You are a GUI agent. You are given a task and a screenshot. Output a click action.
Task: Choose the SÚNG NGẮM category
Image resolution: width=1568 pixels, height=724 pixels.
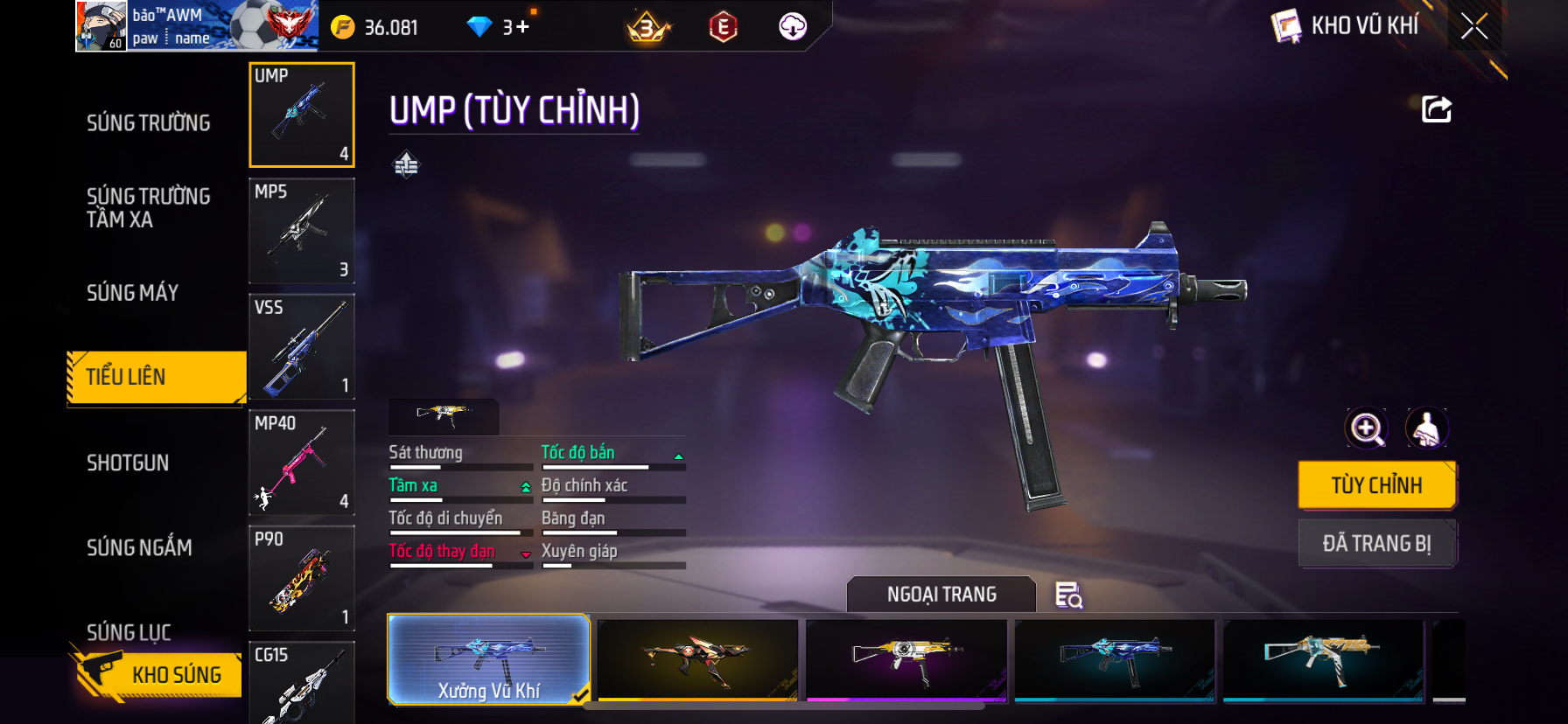pos(139,548)
